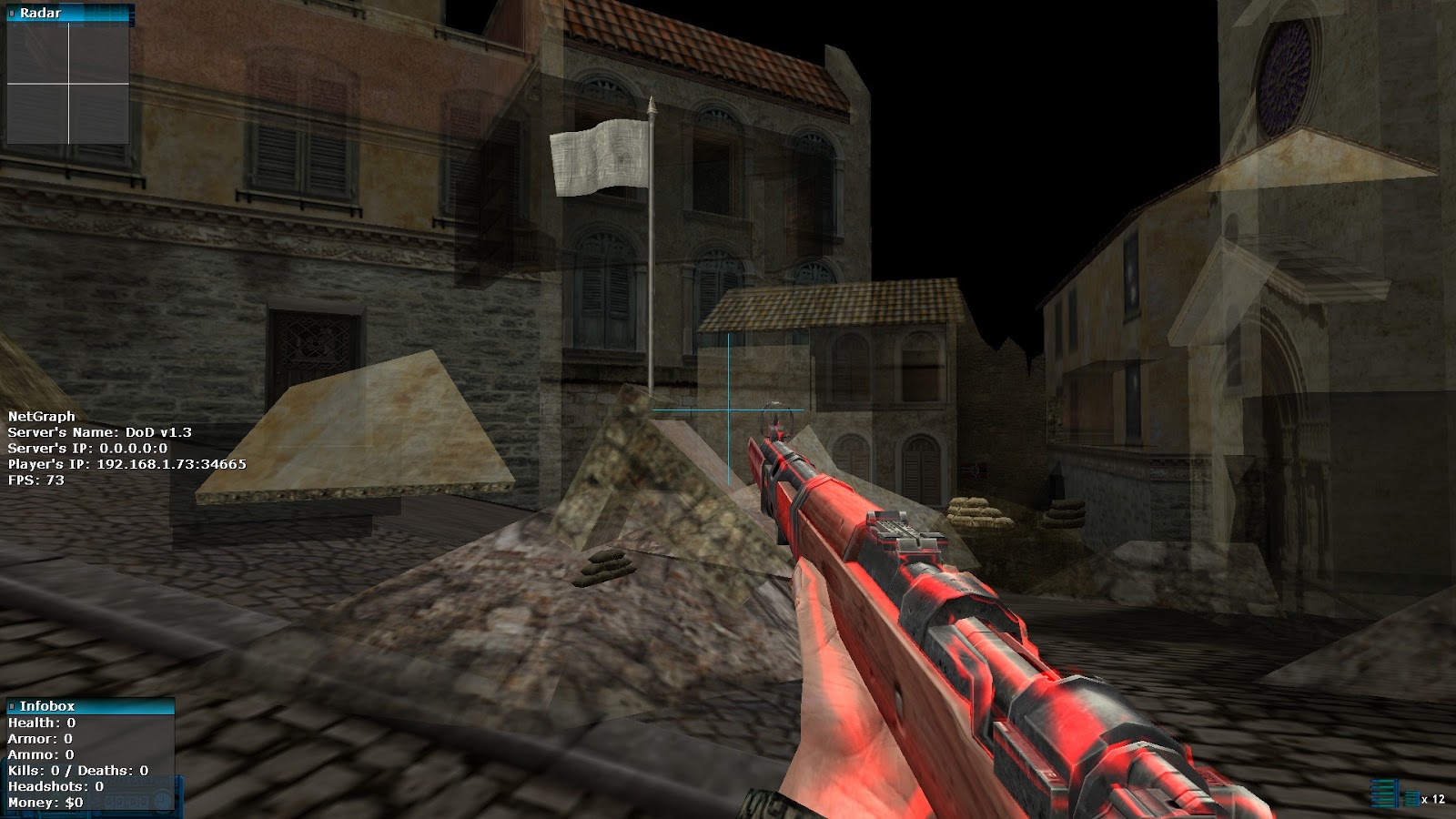Collapse the Radar panel via its title bar

pyautogui.click(x=64, y=13)
